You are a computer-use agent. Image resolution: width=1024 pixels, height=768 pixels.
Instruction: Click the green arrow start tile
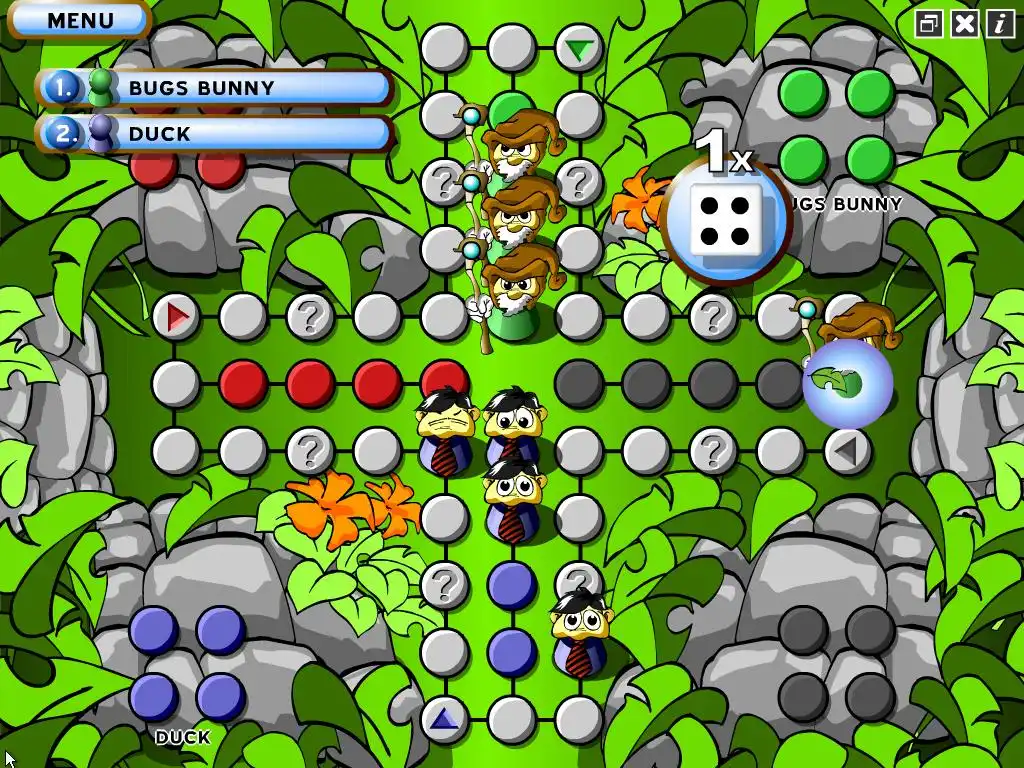[578, 48]
